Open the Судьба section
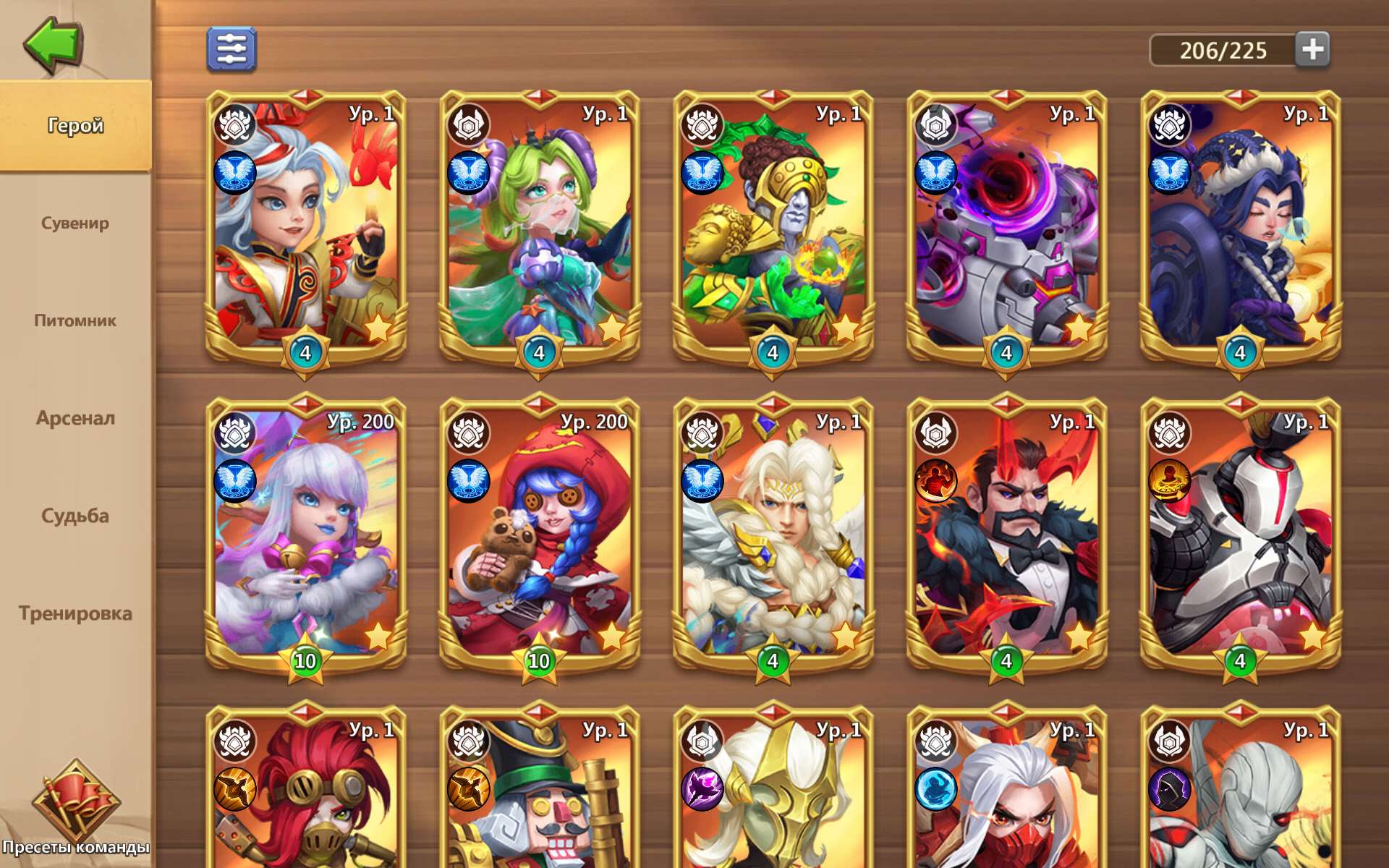The width and height of the screenshot is (1389, 868). [74, 516]
